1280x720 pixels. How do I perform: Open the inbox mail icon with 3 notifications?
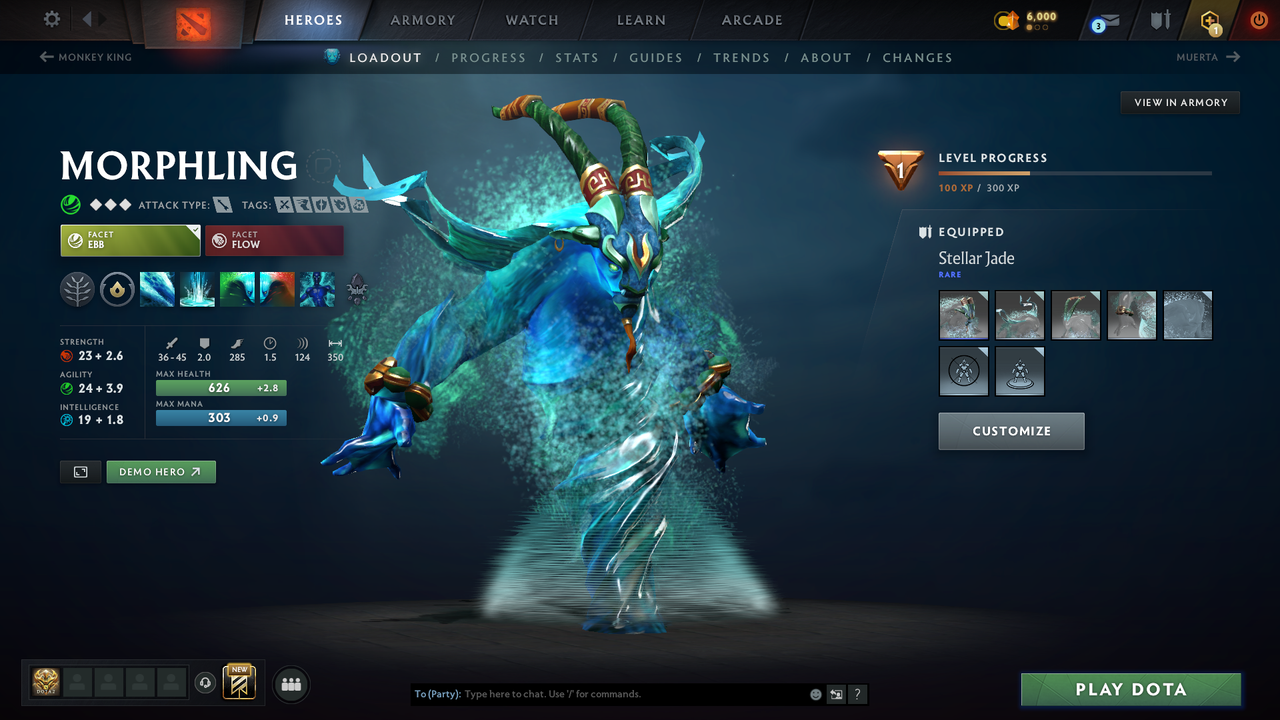click(1104, 20)
